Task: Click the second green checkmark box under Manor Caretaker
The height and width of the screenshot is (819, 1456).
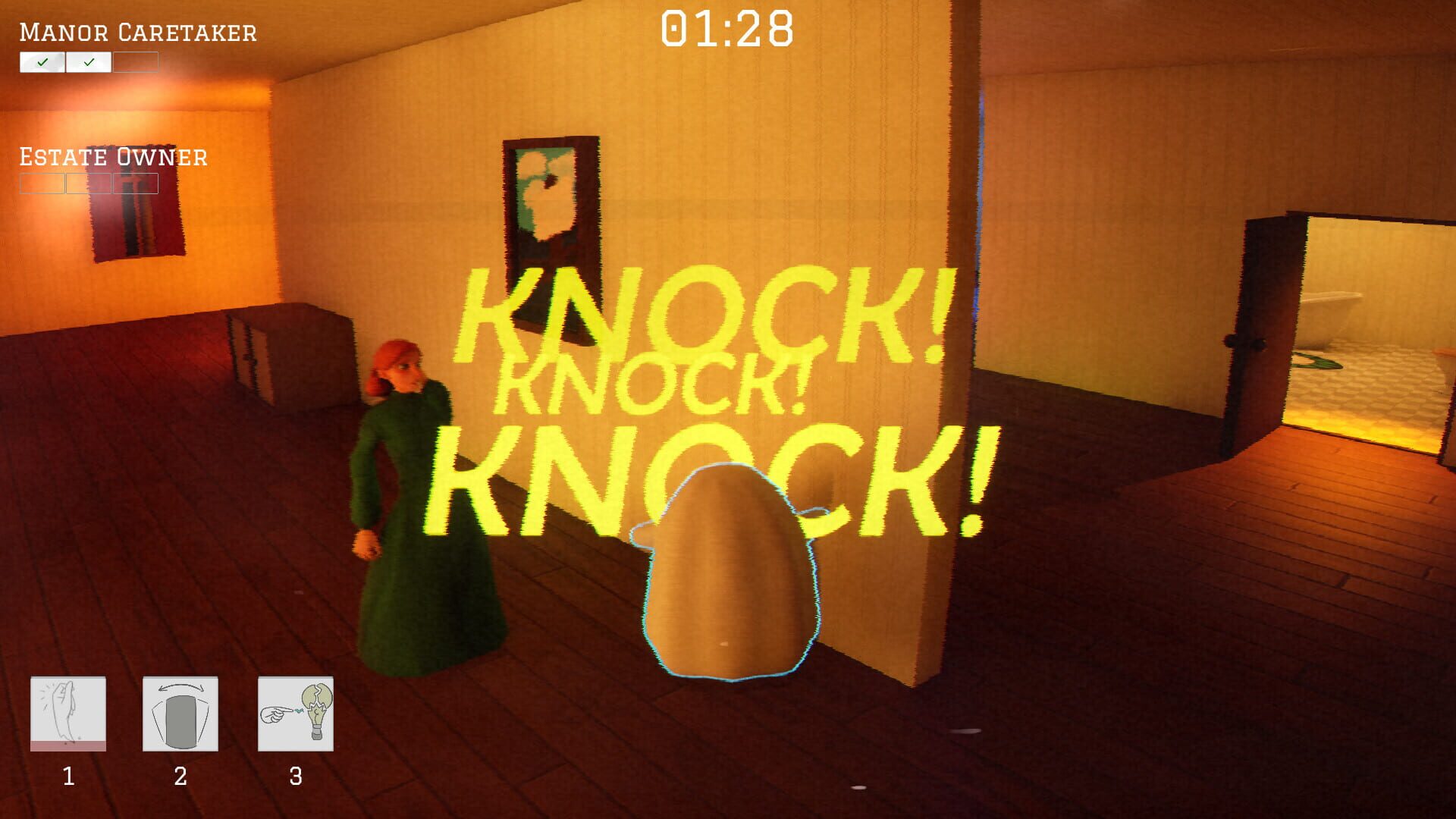Action: coord(89,62)
